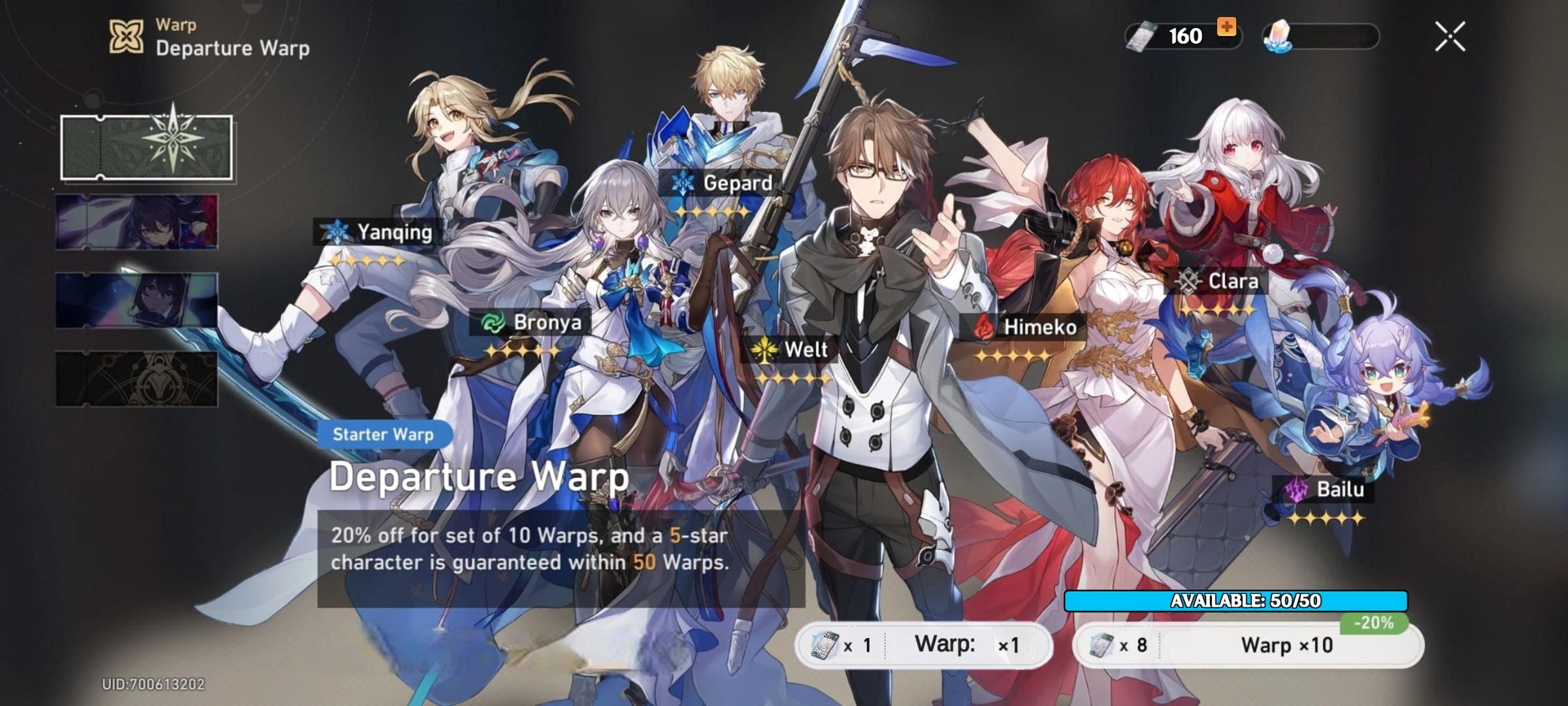Image resolution: width=1568 pixels, height=706 pixels.
Task: Add more Star Rail Passes with the orange plus
Action: [x=1226, y=27]
